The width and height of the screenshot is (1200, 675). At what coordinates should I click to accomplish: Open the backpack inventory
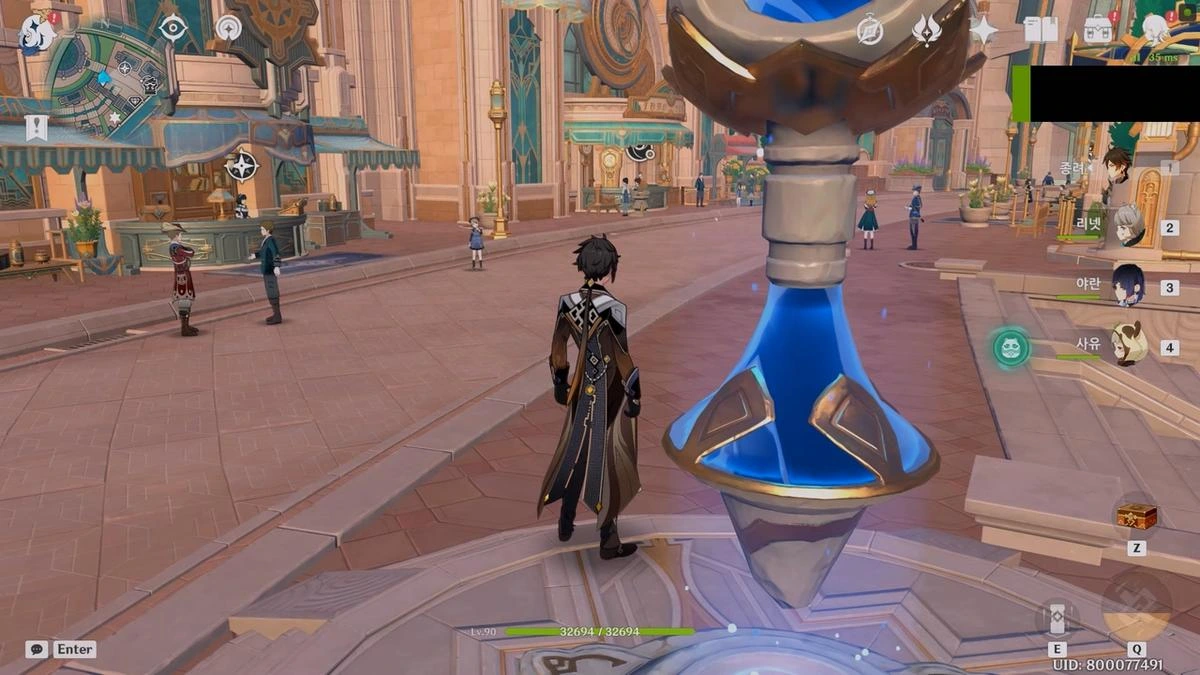coord(1098,29)
